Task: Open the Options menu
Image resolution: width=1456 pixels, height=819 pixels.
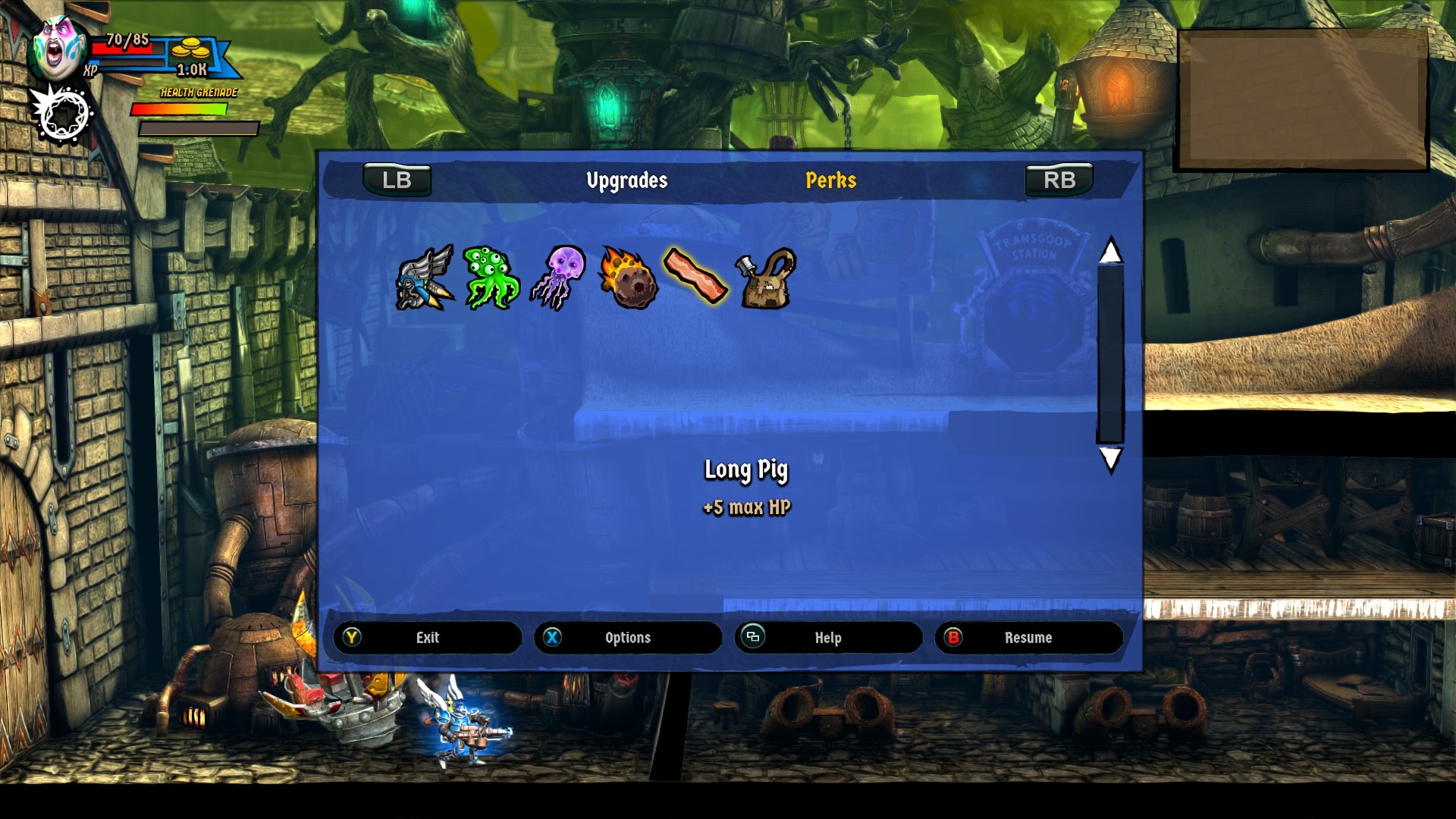Action: click(x=628, y=638)
